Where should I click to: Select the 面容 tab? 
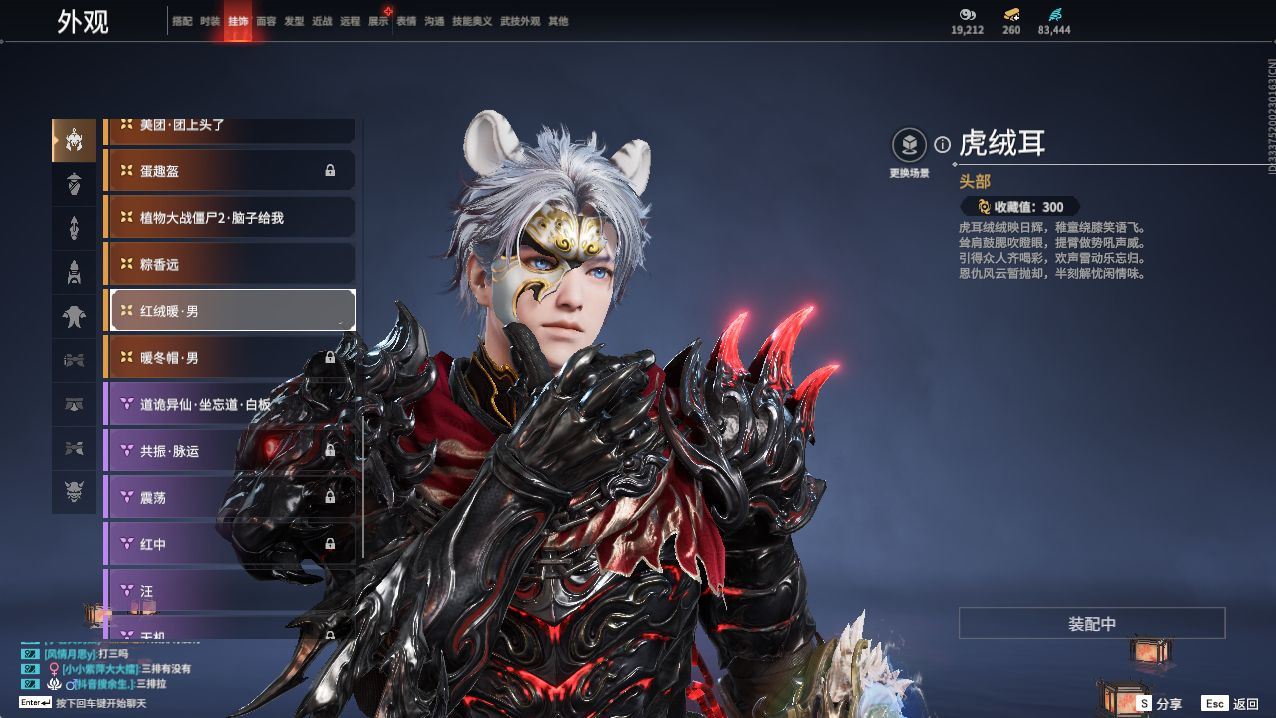click(x=266, y=21)
